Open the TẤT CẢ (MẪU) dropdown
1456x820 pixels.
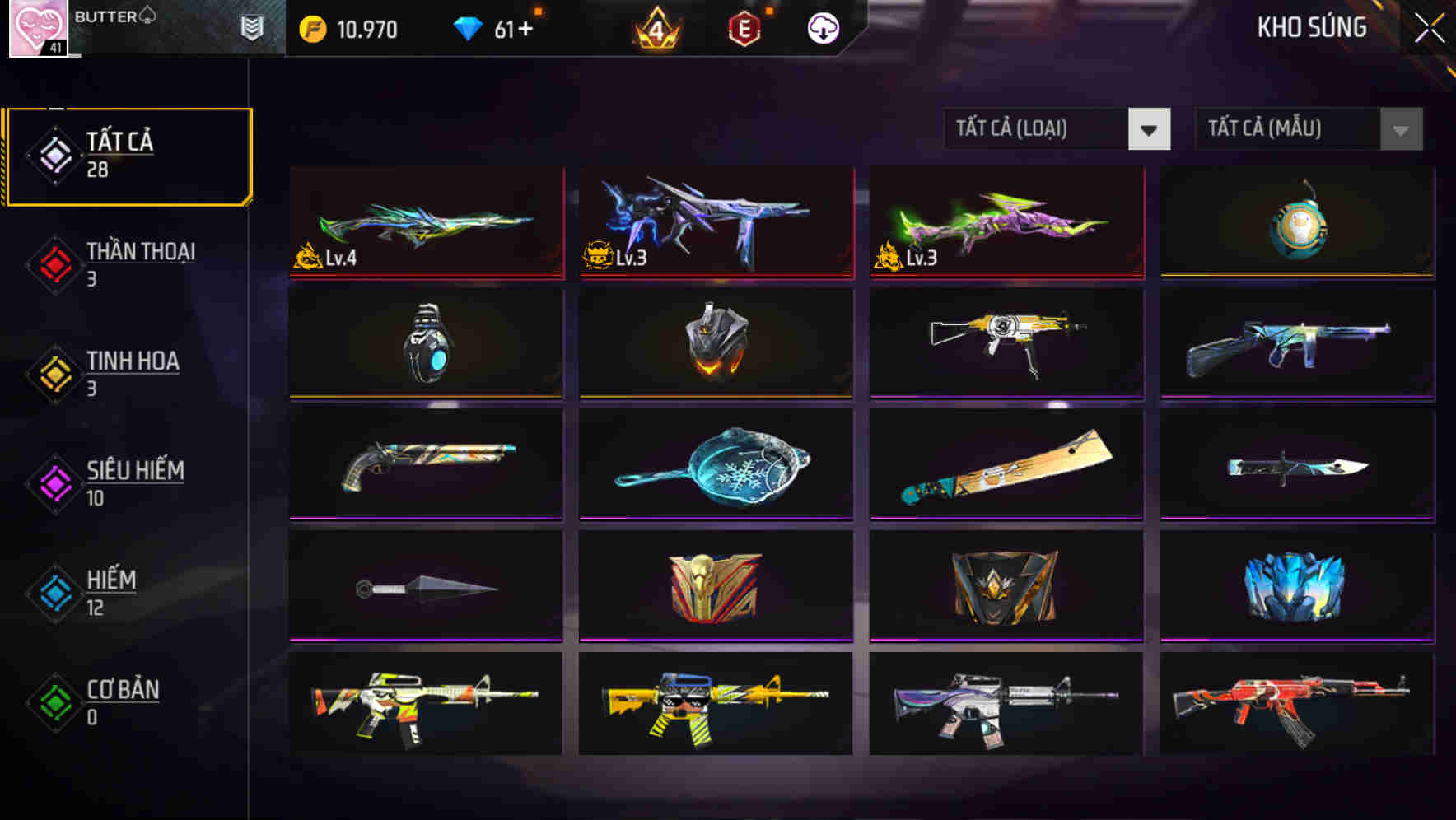point(1285,129)
